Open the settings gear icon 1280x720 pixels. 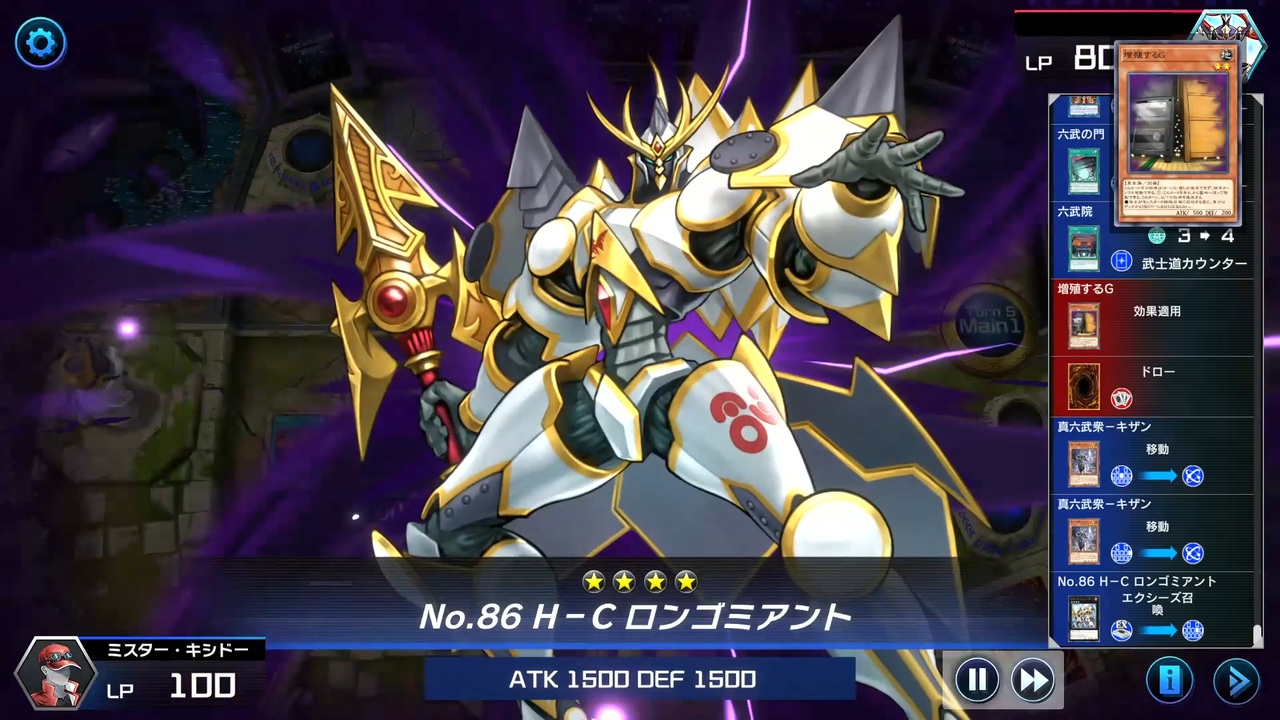tap(40, 43)
